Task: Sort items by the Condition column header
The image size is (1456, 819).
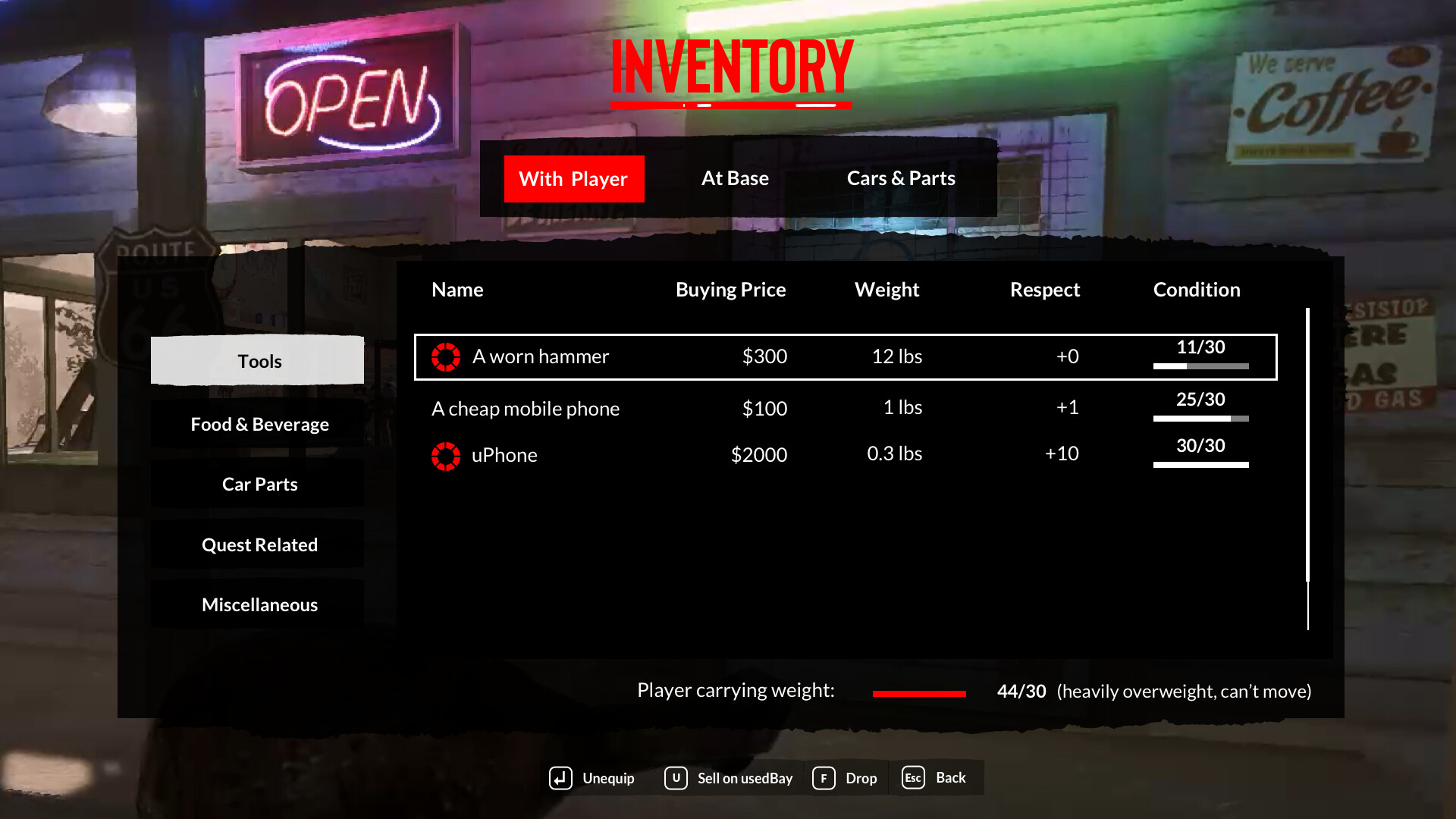Action: coord(1197,290)
